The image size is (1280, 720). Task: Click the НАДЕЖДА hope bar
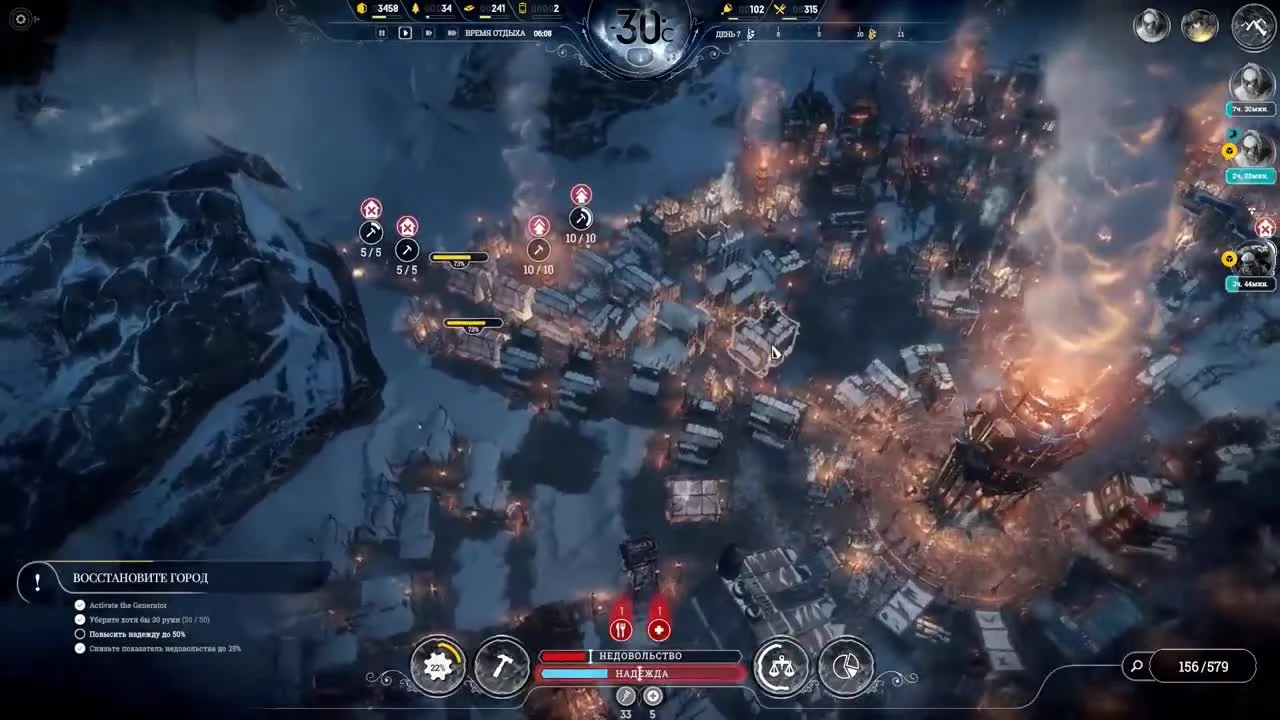[x=641, y=674]
